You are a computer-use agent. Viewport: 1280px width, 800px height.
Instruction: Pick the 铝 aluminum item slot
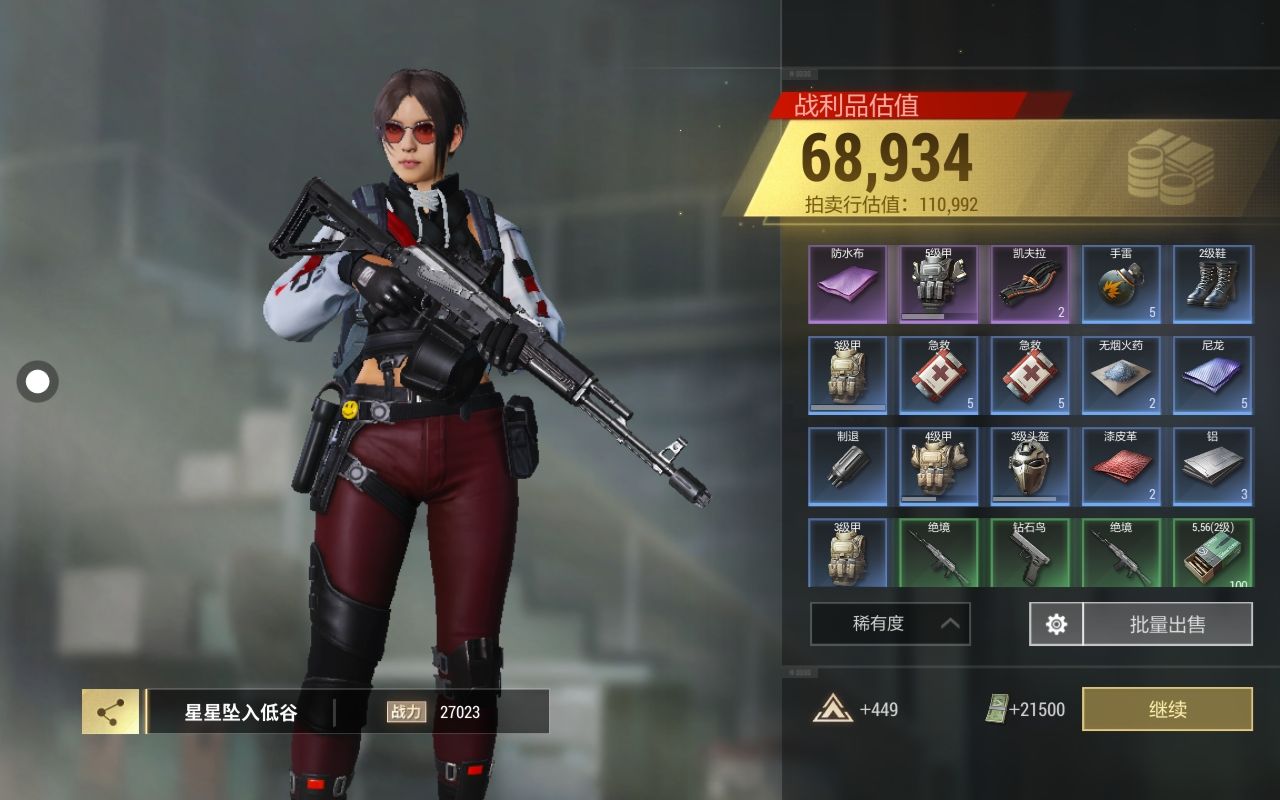point(1212,466)
